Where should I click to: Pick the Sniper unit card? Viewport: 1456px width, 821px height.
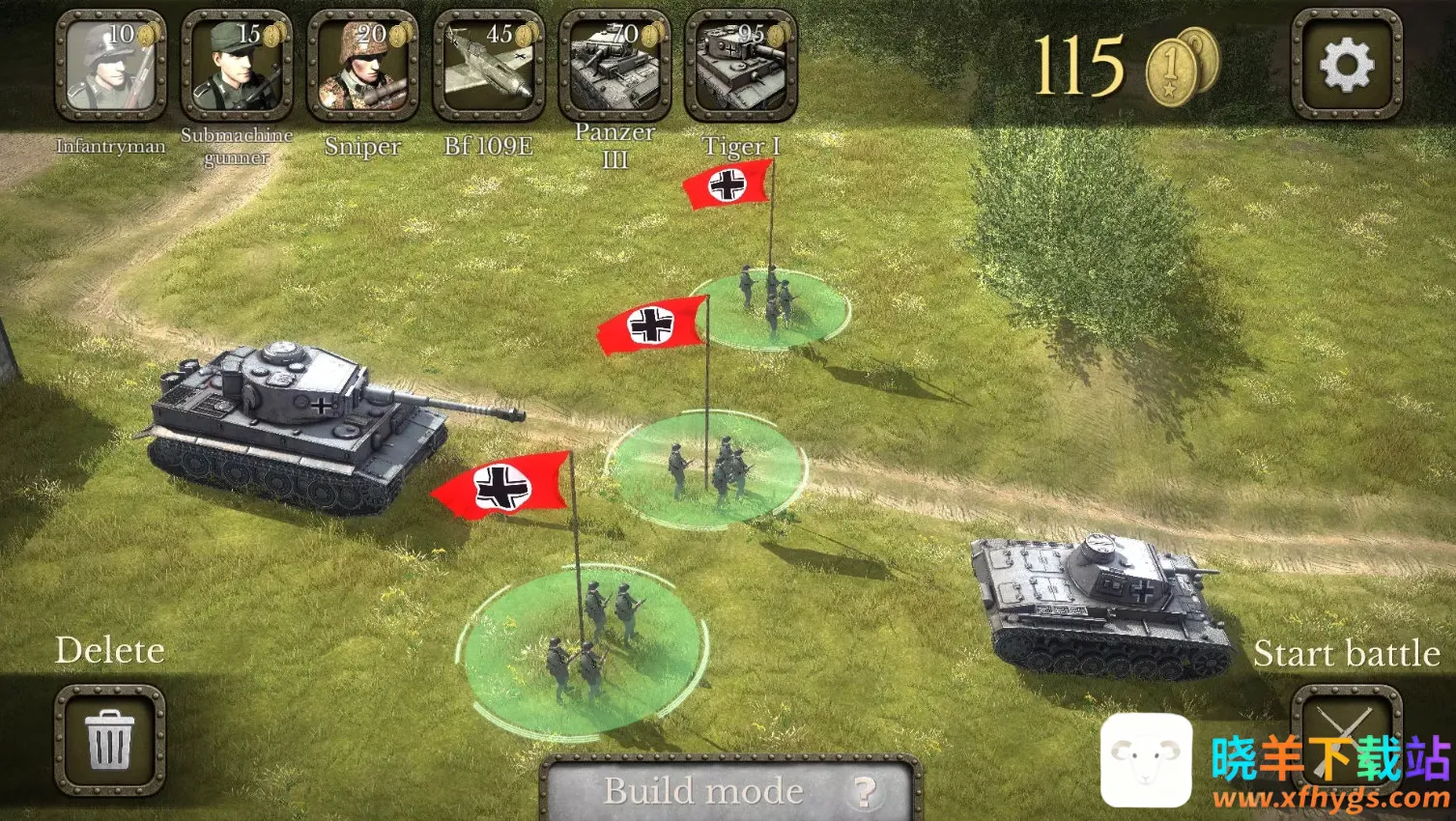point(362,66)
